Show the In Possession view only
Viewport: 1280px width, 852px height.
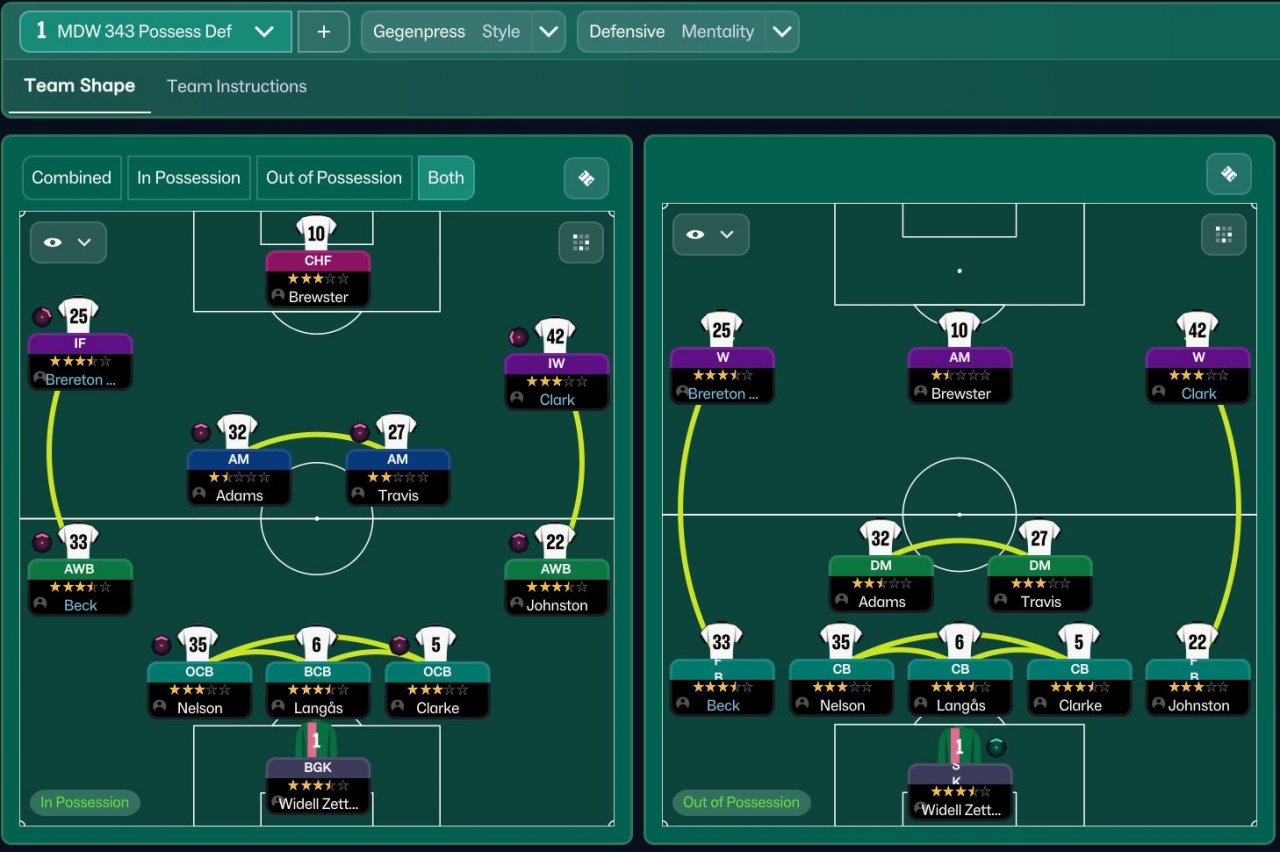(x=188, y=178)
